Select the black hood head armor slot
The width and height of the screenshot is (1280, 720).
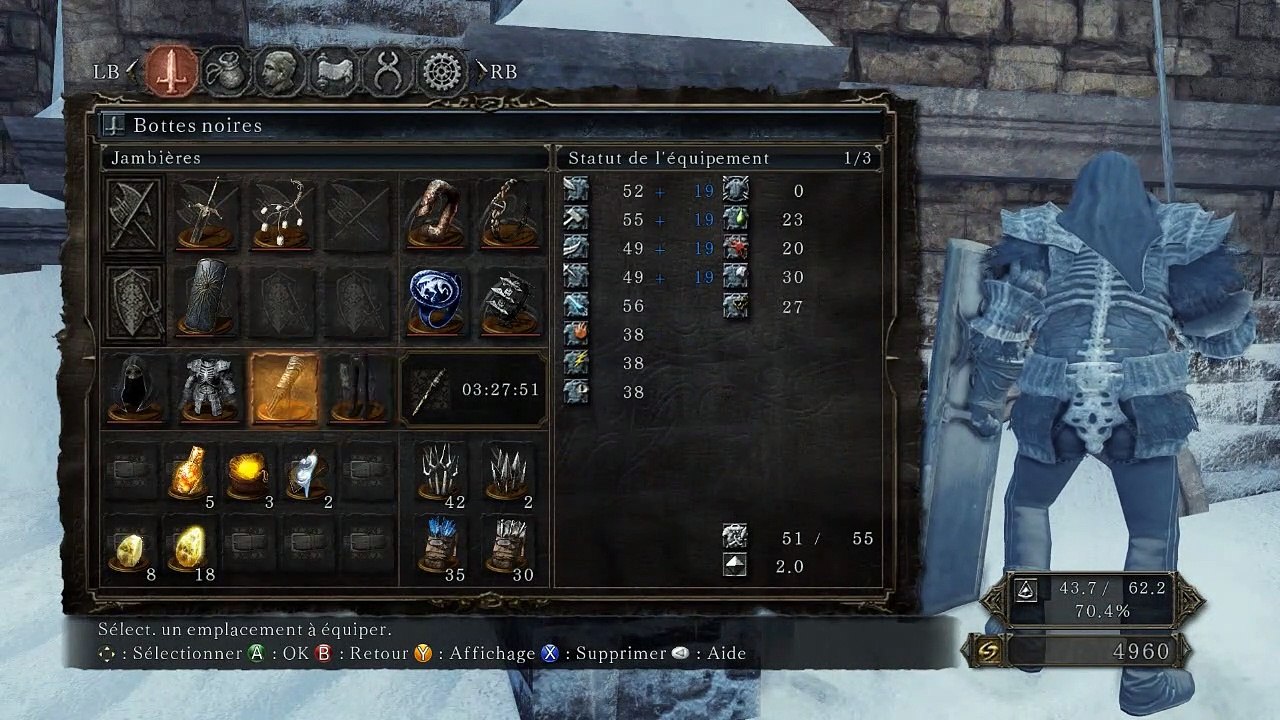[x=134, y=388]
